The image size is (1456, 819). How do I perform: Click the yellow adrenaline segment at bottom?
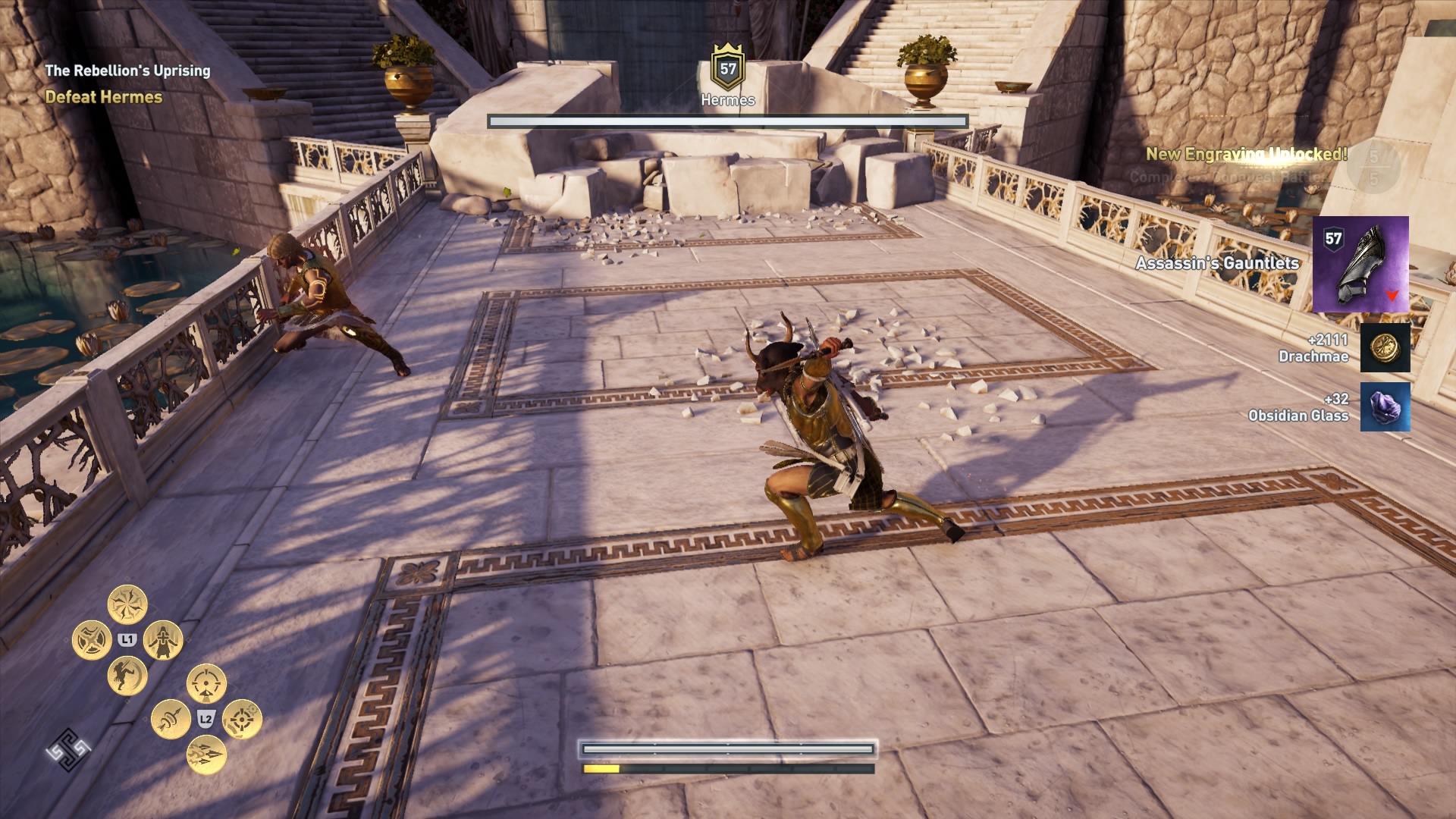tap(601, 767)
